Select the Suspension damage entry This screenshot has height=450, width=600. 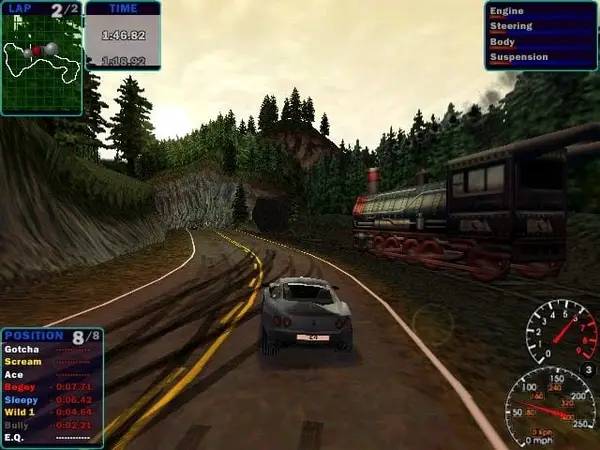point(540,57)
